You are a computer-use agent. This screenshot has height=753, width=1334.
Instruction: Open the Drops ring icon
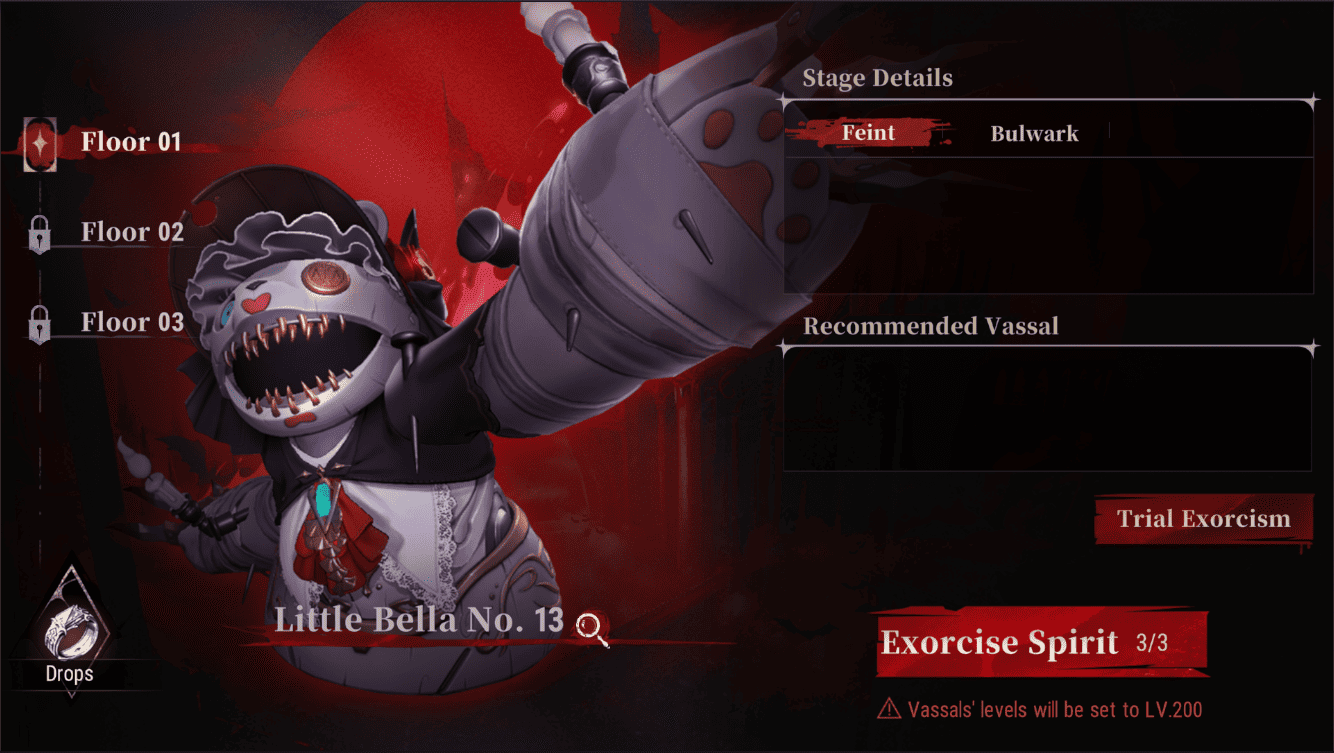click(70, 629)
